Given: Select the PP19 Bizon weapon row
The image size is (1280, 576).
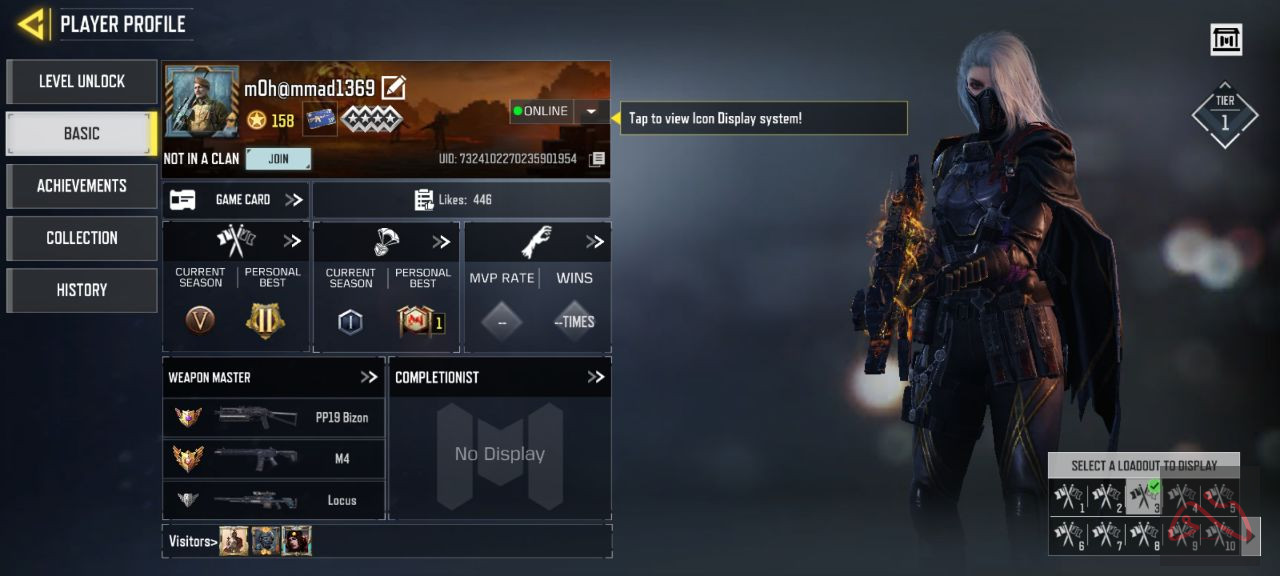Looking at the screenshot, I should (x=273, y=418).
